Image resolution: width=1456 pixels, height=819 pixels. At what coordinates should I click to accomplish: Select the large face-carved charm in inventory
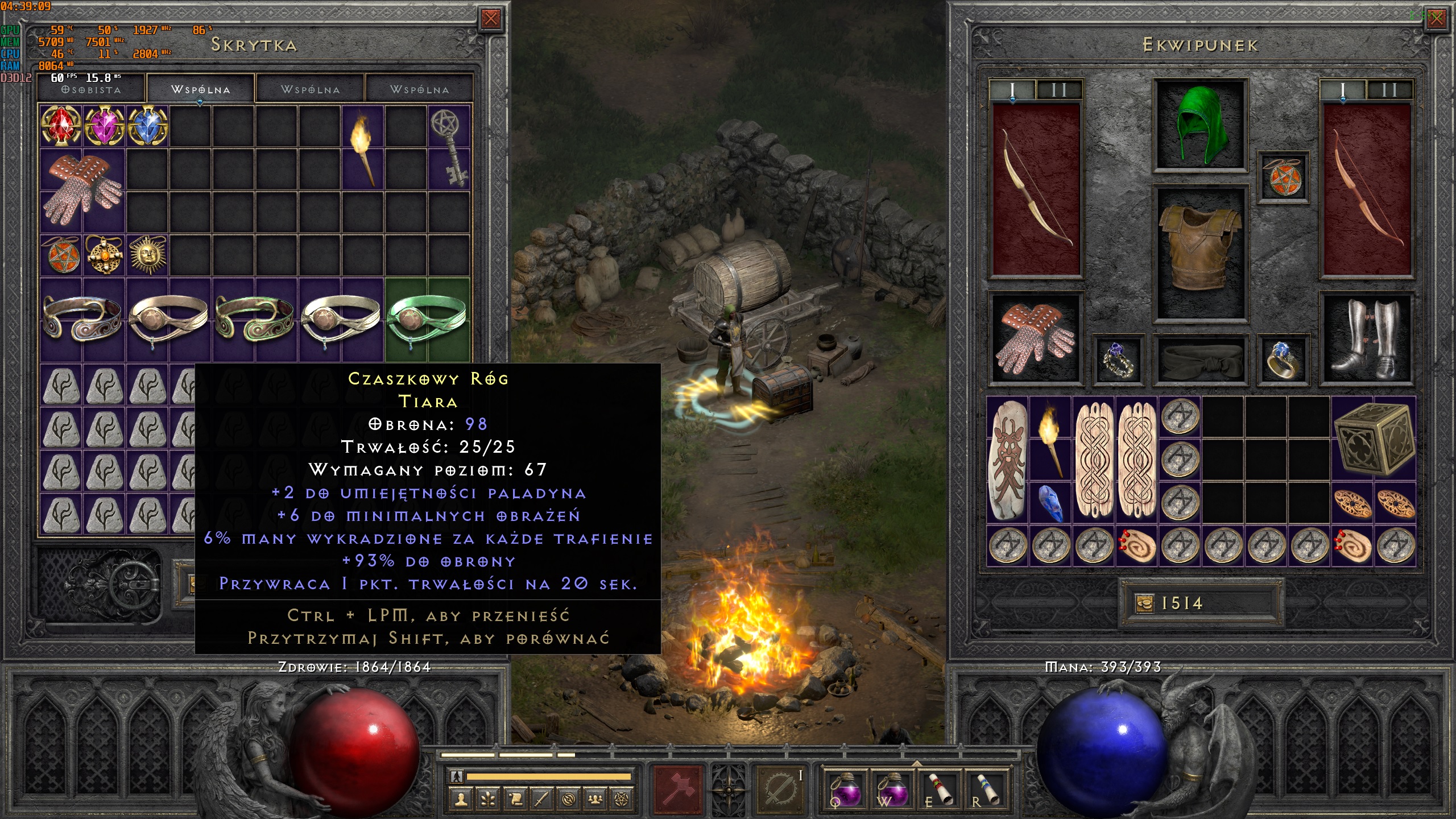tap(1008, 460)
